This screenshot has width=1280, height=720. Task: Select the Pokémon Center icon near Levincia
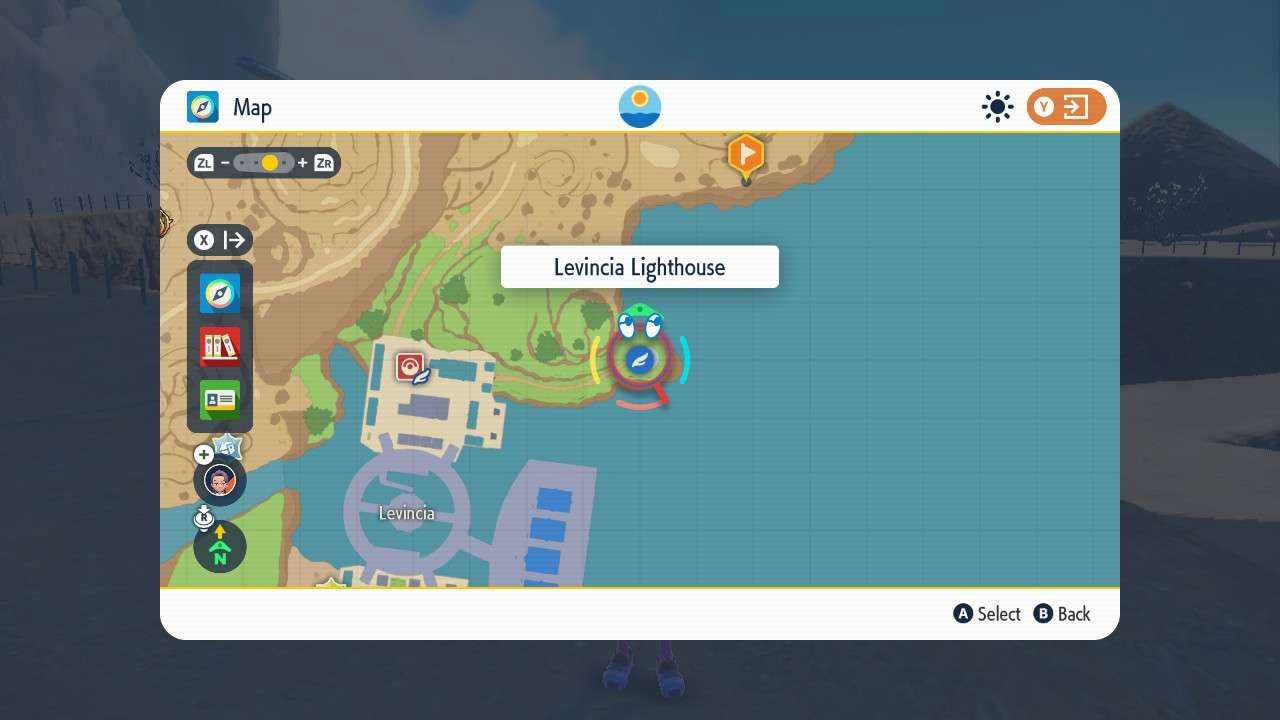(411, 365)
